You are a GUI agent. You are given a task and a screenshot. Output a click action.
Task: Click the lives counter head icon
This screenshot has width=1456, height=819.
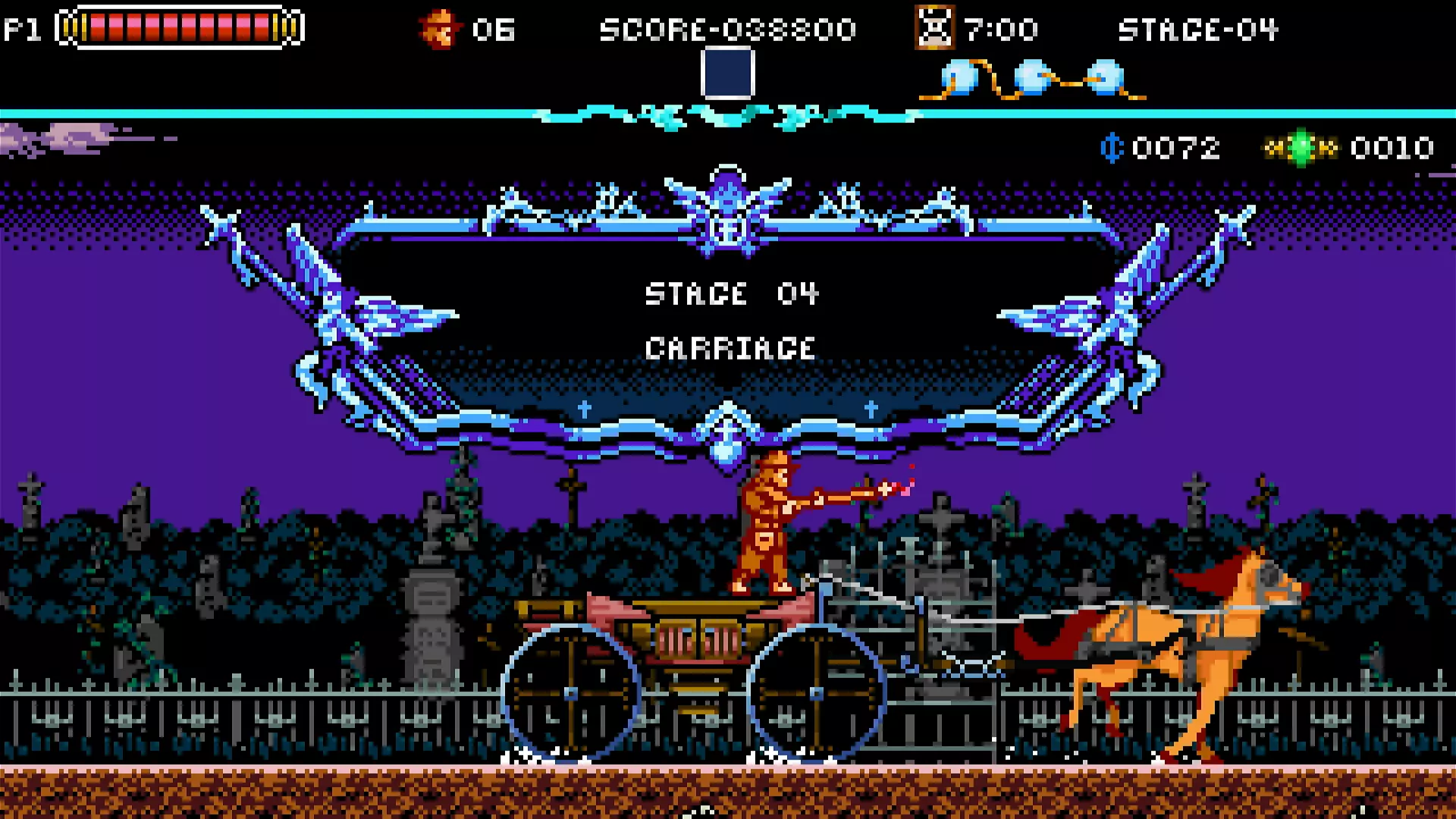click(440, 29)
